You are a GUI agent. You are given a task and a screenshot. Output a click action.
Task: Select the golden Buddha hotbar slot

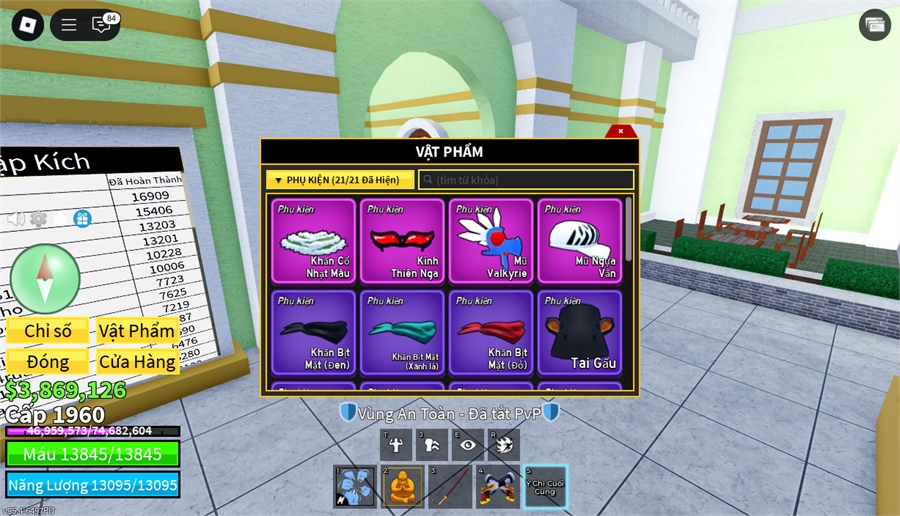coord(402,487)
